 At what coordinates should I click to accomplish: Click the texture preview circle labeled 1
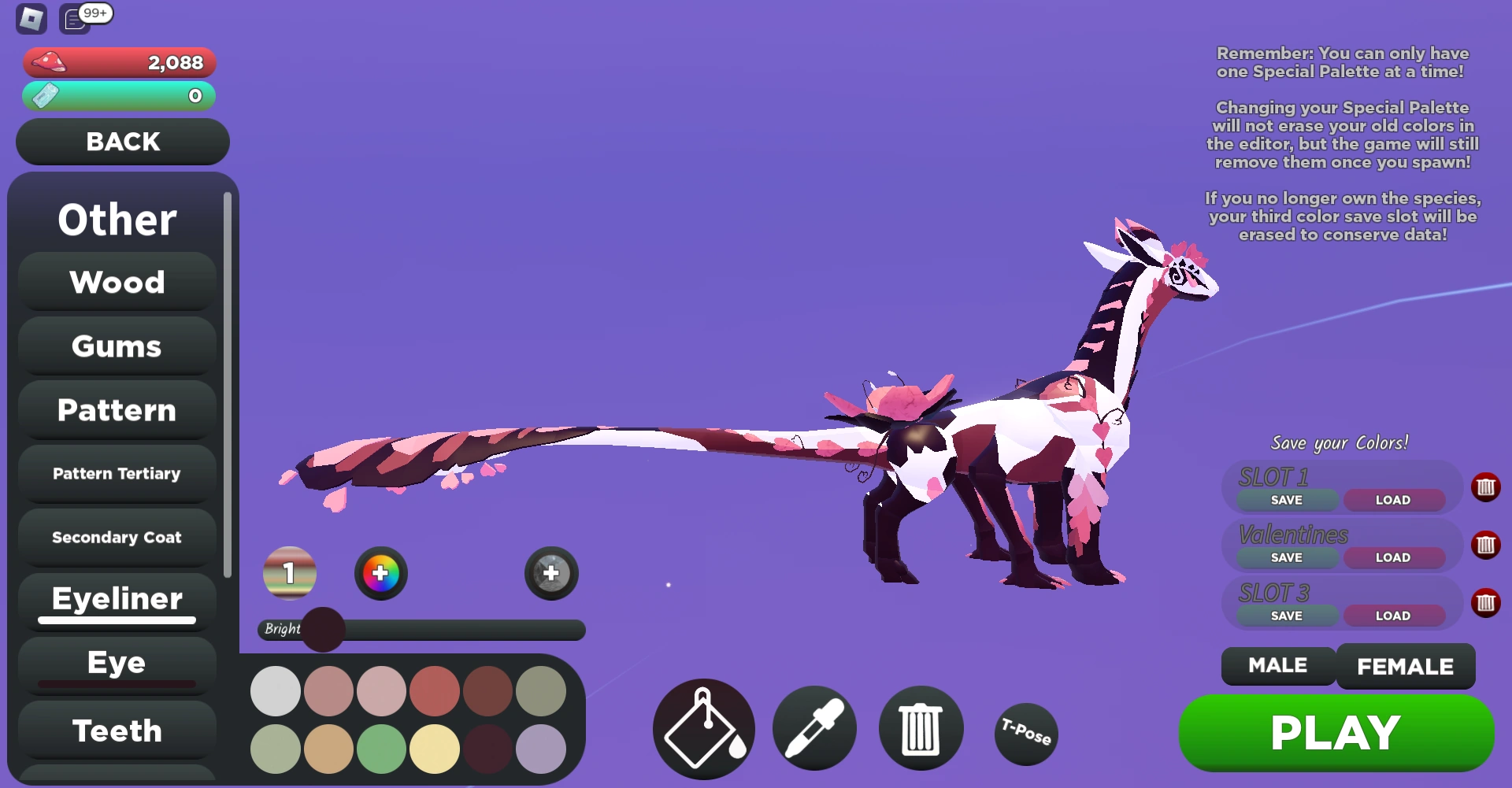pos(289,573)
